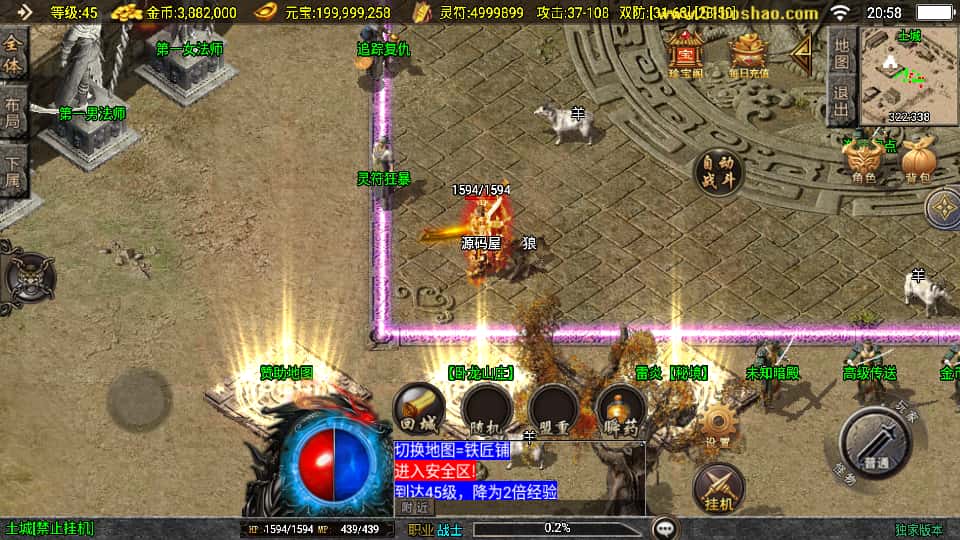Screen dimensions: 960x540
Task: Use the 瞬药 instant potion
Action: coord(620,410)
